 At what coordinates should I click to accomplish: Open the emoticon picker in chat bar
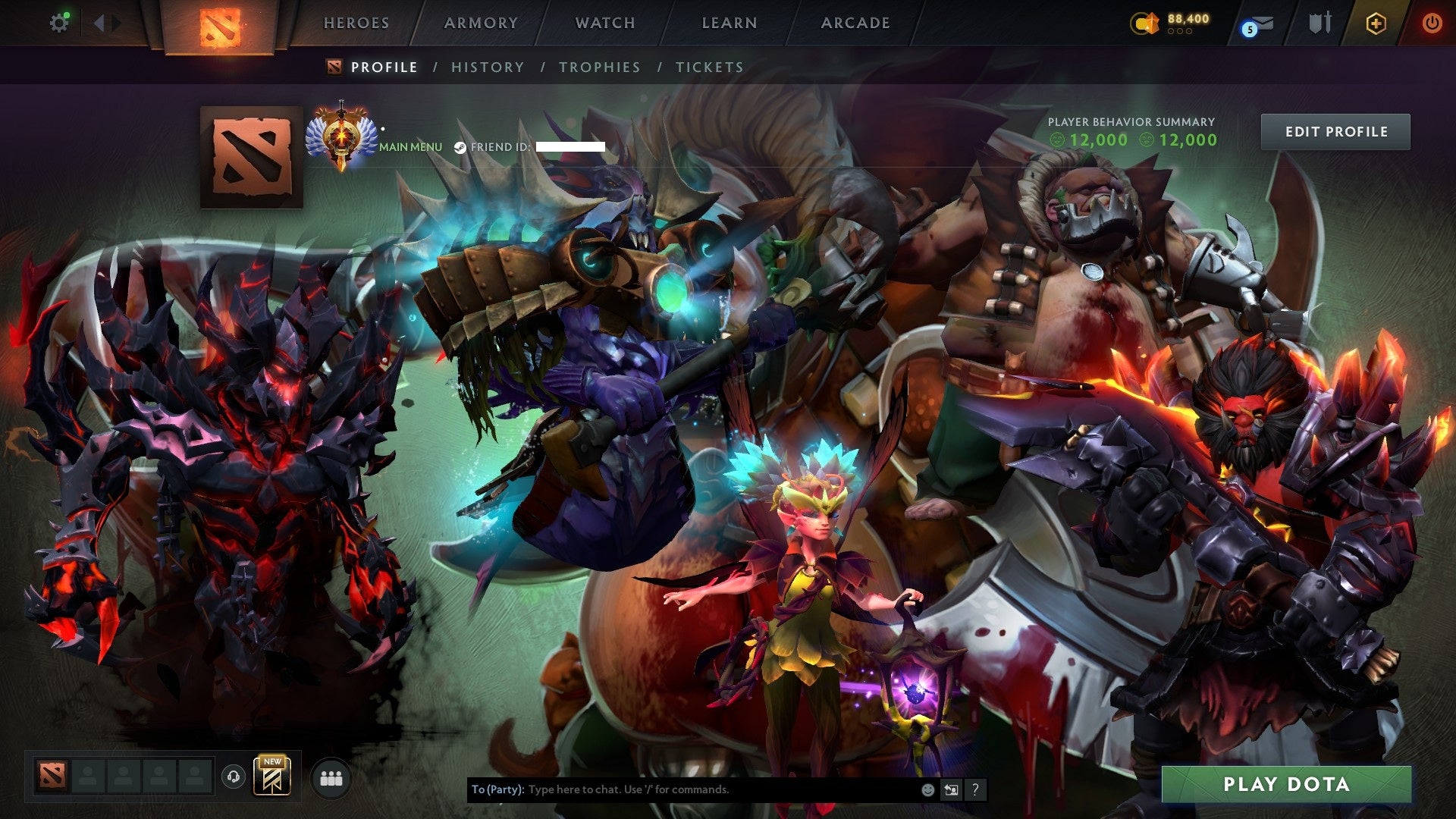(927, 789)
